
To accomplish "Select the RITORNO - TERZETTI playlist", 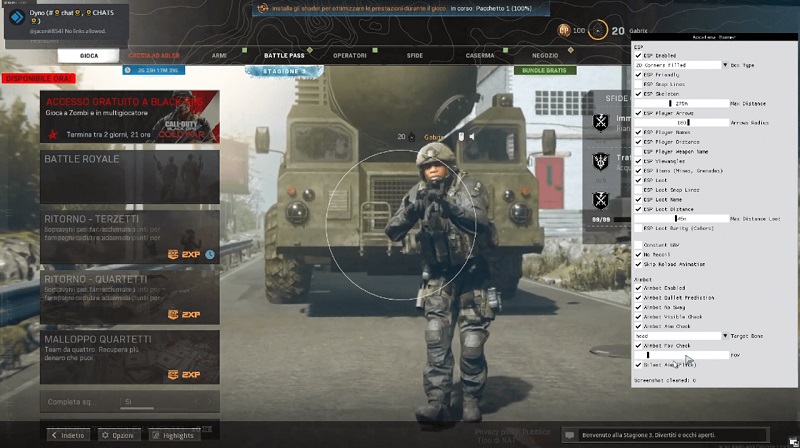I will [130, 236].
